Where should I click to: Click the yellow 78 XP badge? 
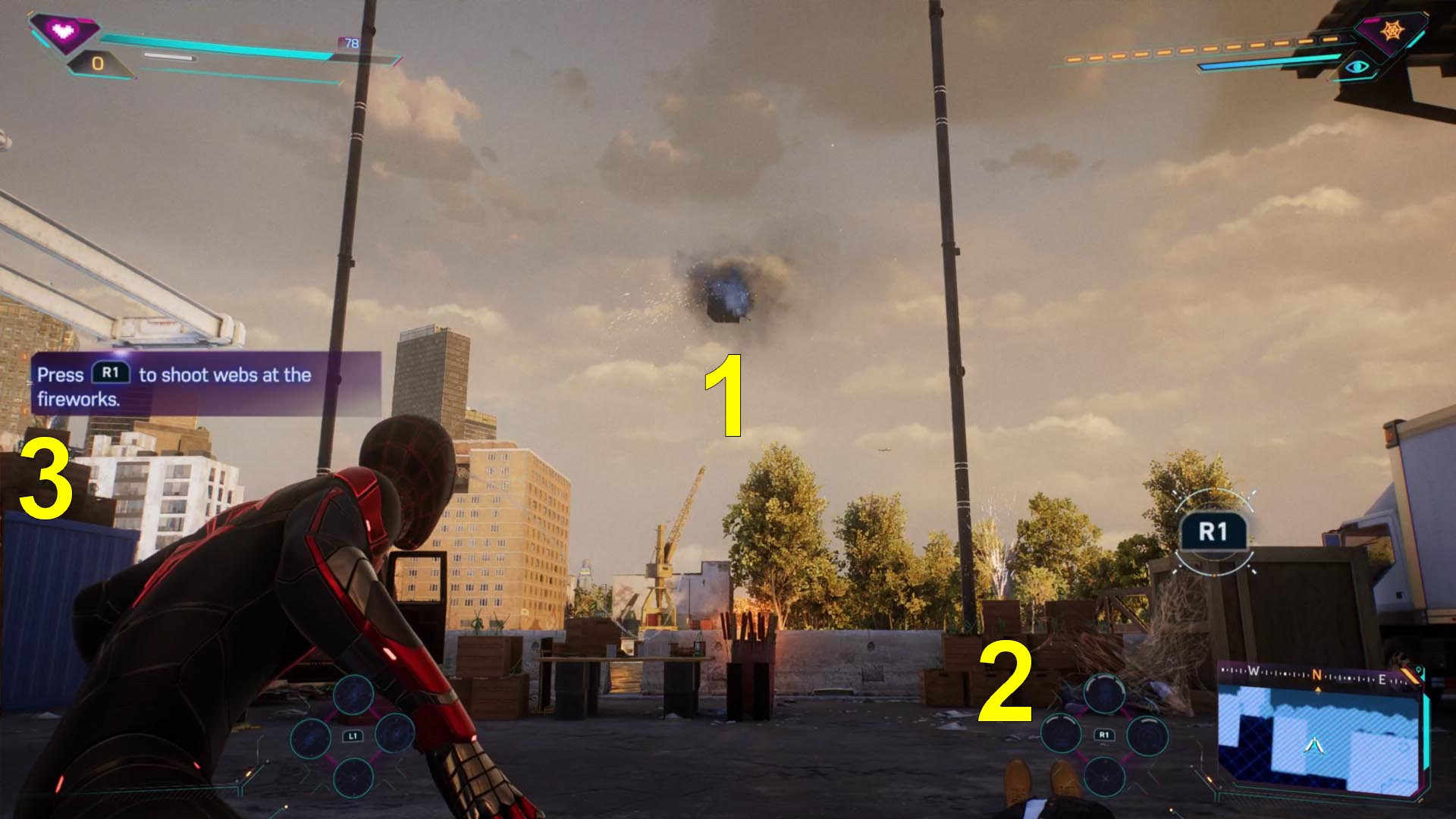pos(350,42)
